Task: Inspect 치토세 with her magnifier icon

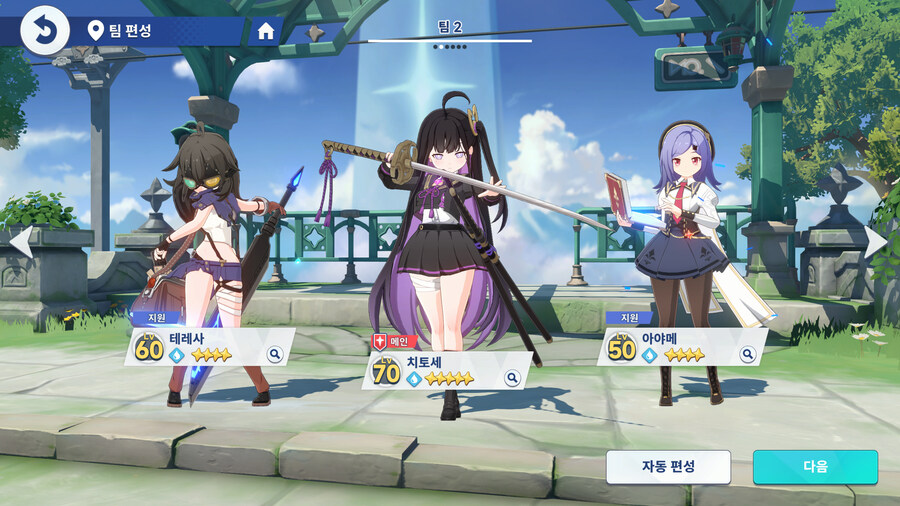Action: [512, 378]
